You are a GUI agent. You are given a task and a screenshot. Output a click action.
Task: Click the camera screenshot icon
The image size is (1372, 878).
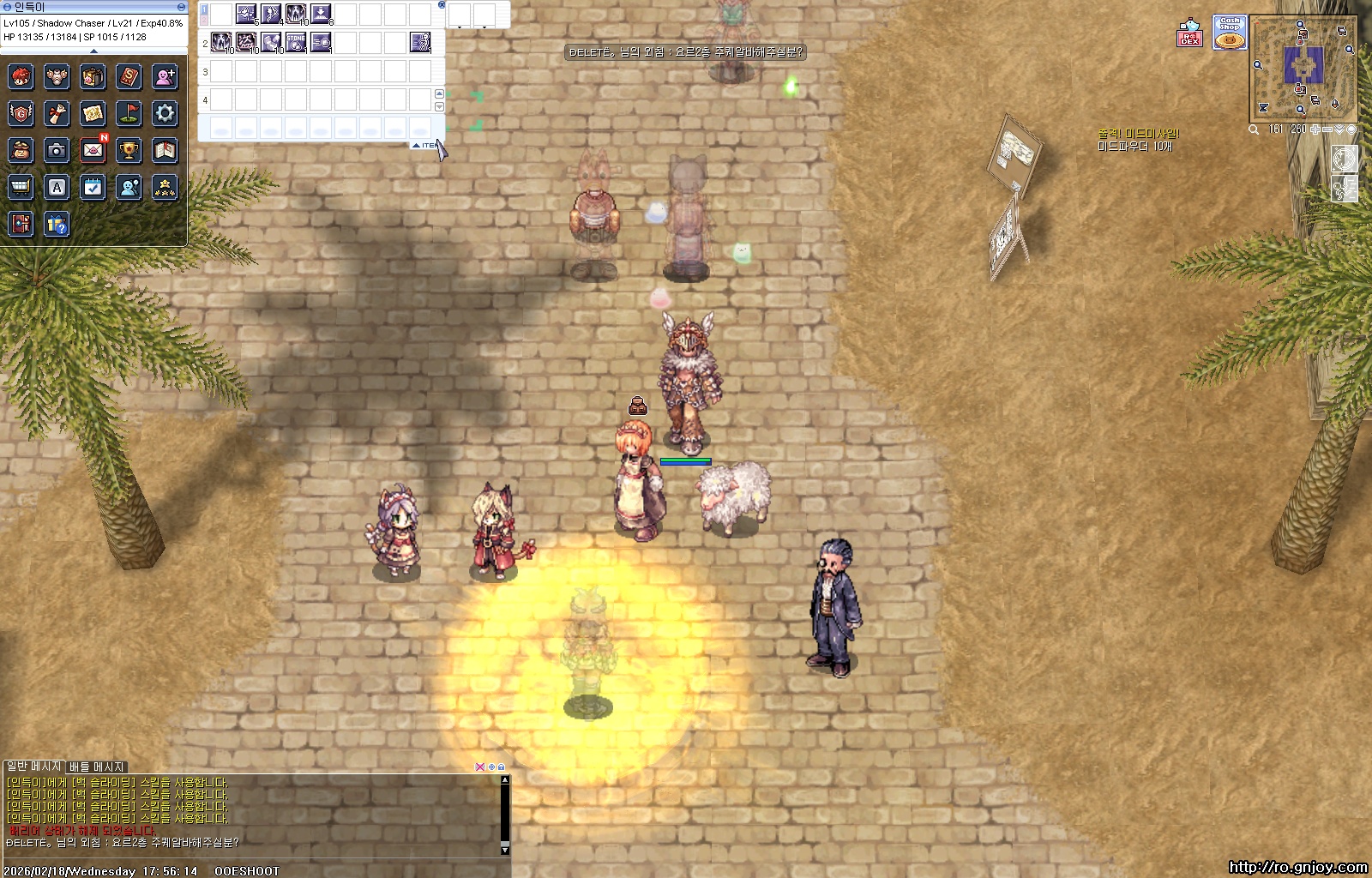57,150
